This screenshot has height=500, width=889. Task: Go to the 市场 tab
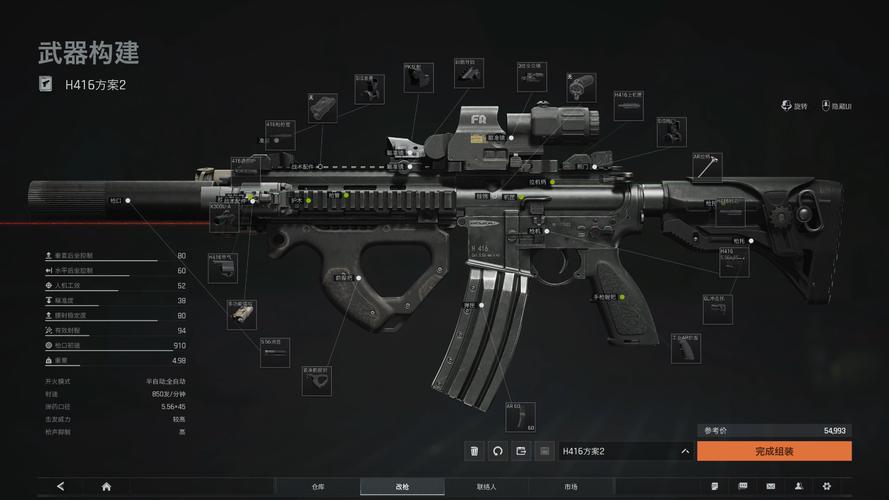pyautogui.click(x=570, y=487)
